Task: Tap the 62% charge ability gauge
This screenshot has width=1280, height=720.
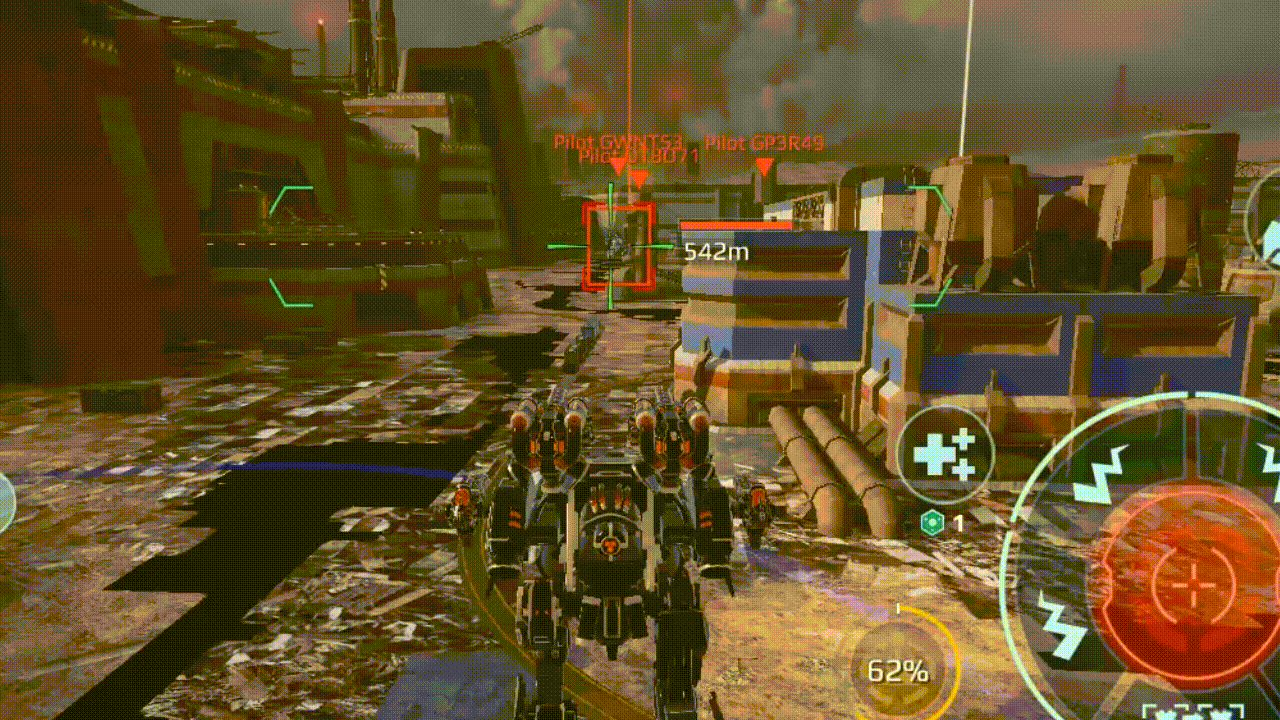Action: tap(898, 670)
